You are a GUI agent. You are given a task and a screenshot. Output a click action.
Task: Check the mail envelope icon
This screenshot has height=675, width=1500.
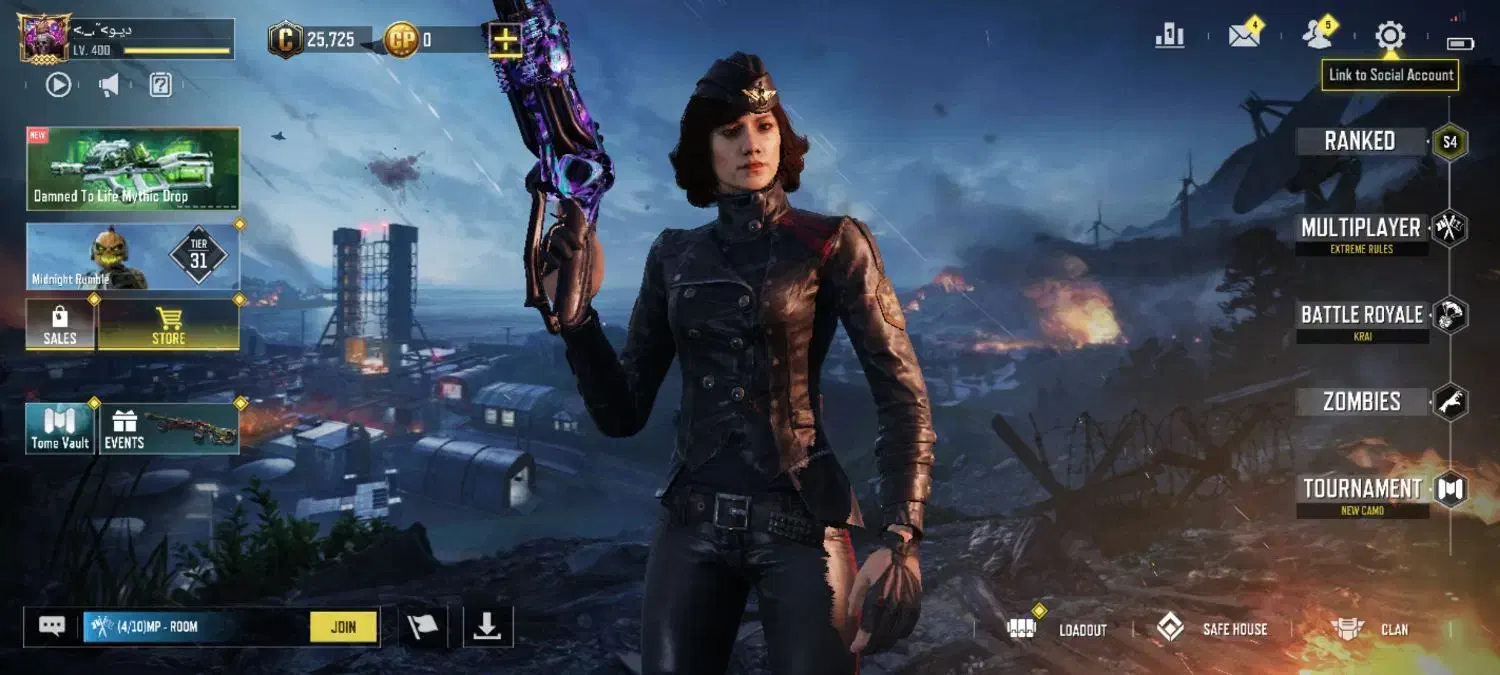(1244, 36)
